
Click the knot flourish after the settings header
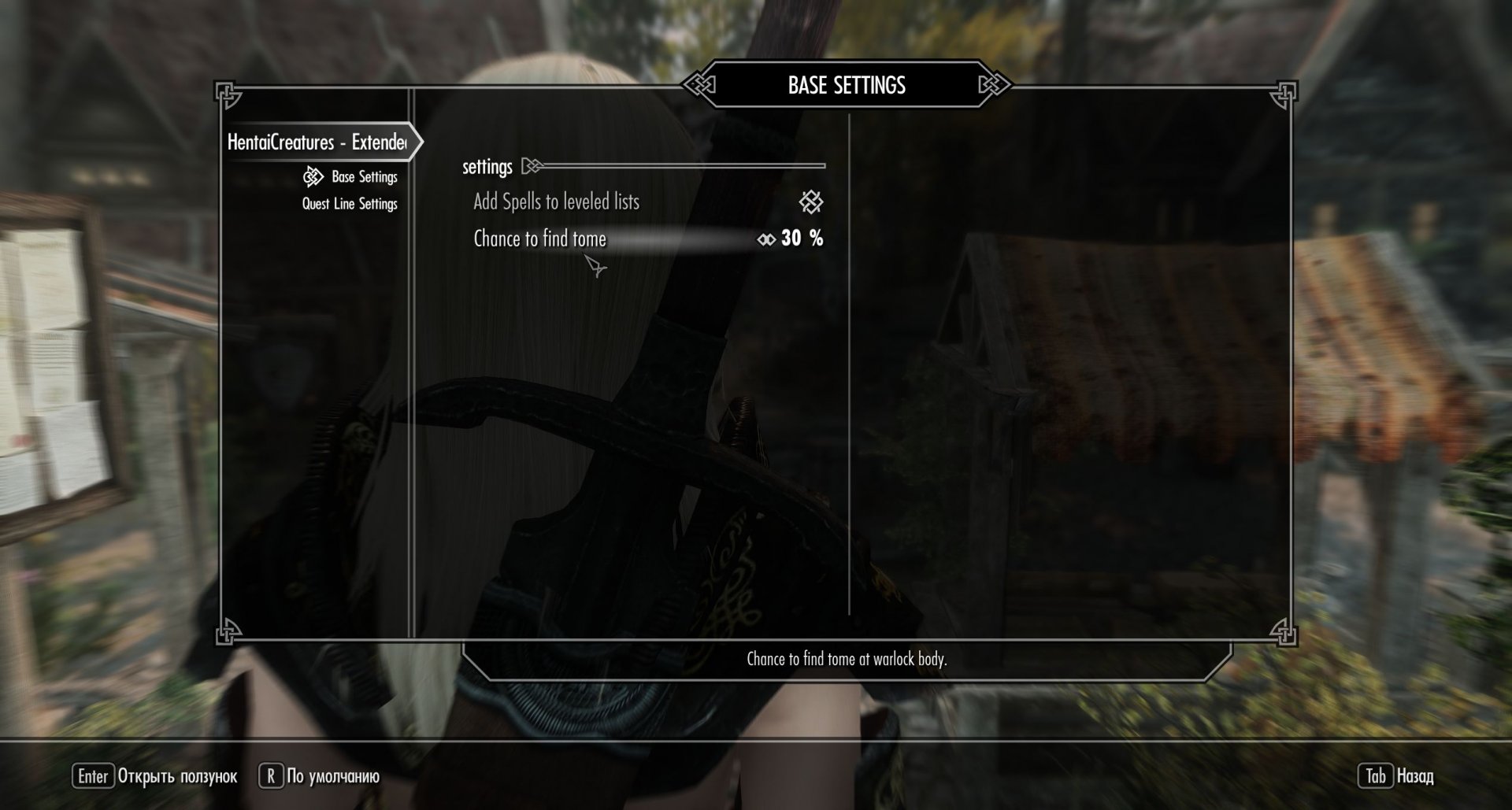(532, 166)
